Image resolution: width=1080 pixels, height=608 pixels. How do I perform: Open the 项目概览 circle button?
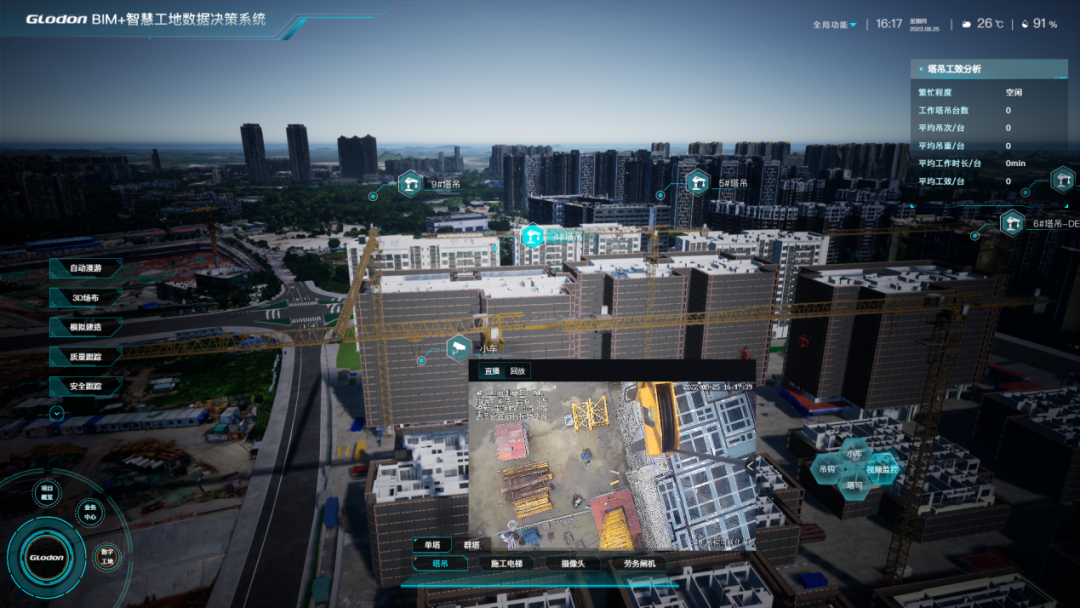tap(46, 490)
